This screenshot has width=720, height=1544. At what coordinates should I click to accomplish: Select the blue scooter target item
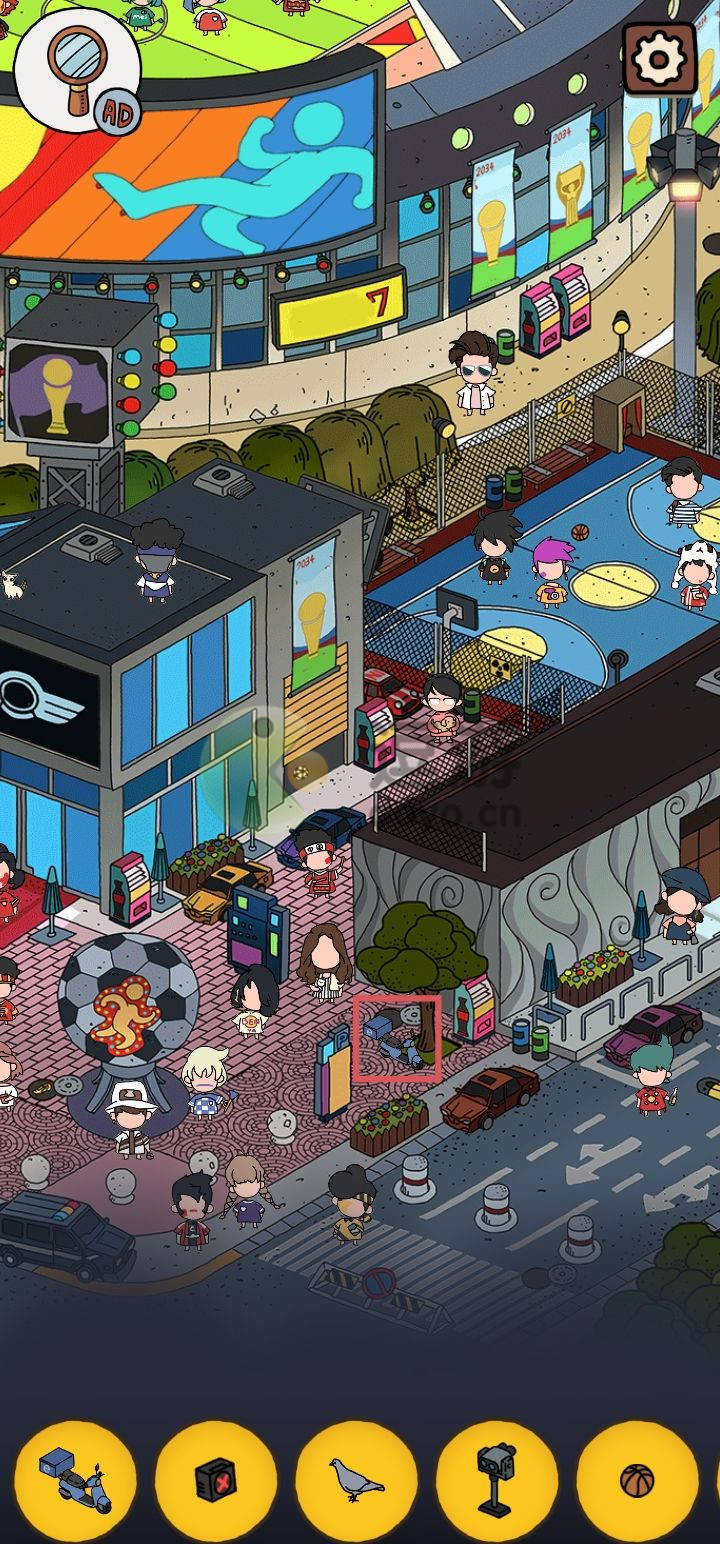(76, 1481)
